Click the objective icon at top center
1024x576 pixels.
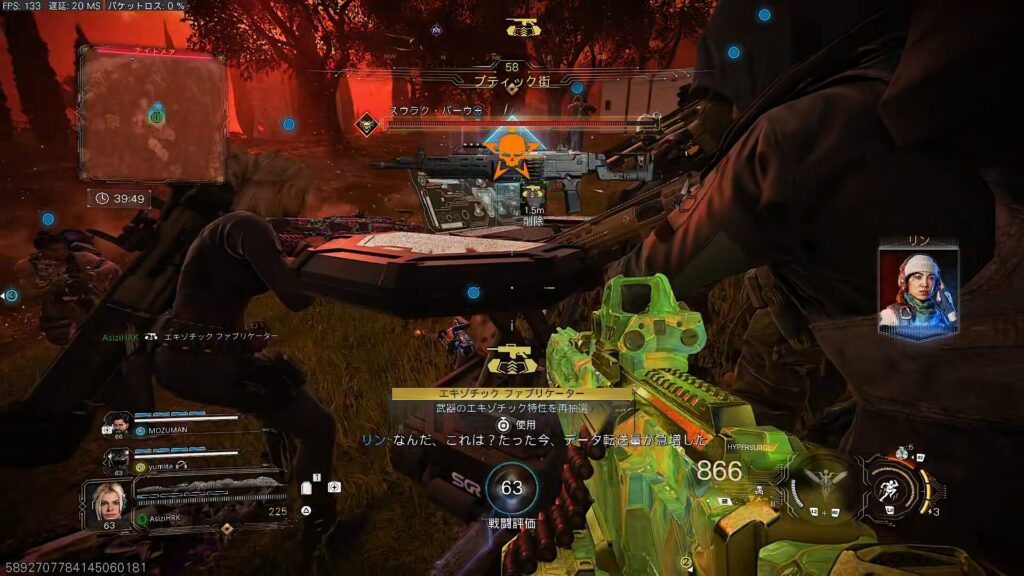(519, 28)
